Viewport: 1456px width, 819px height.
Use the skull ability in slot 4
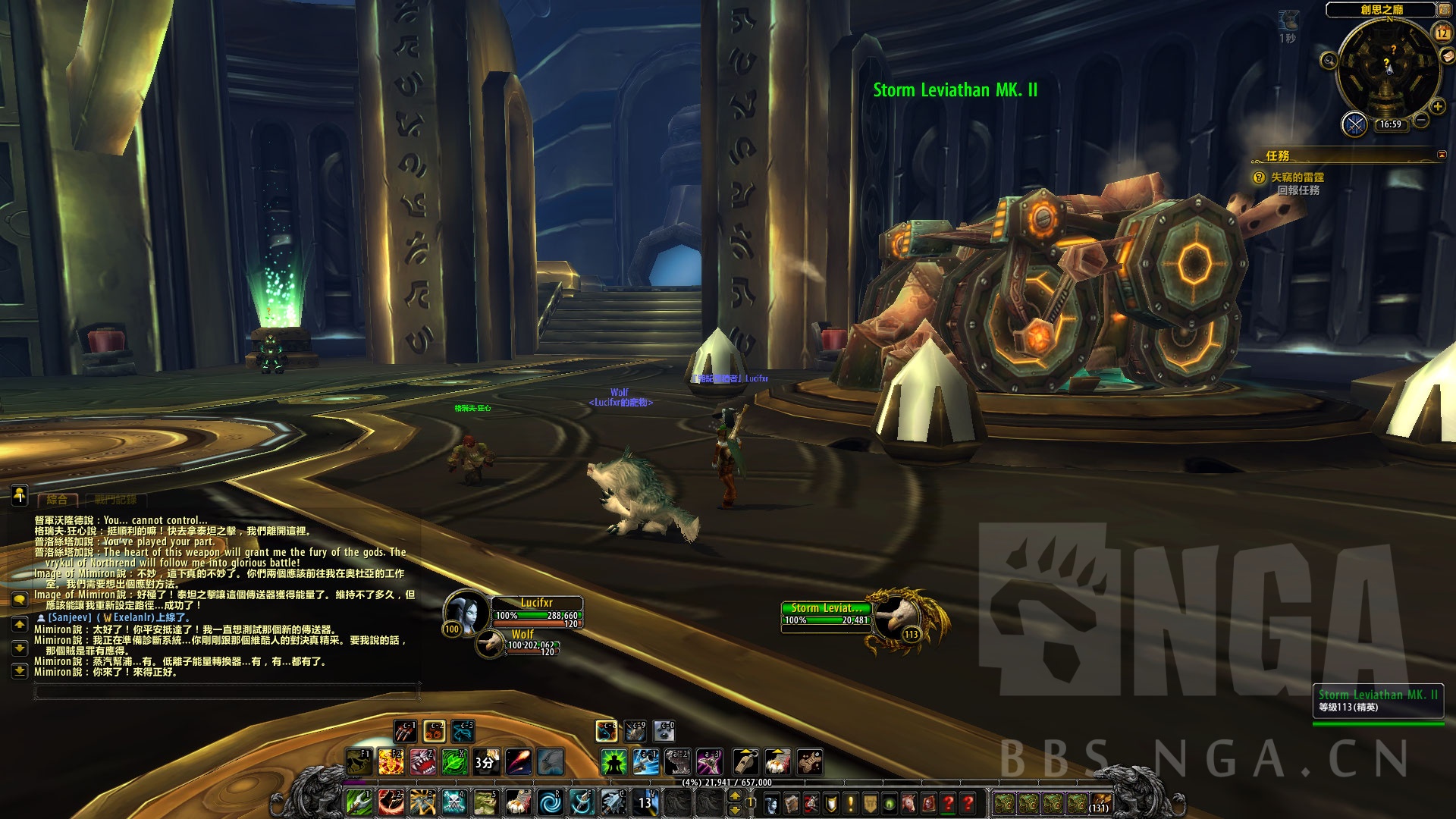453,802
